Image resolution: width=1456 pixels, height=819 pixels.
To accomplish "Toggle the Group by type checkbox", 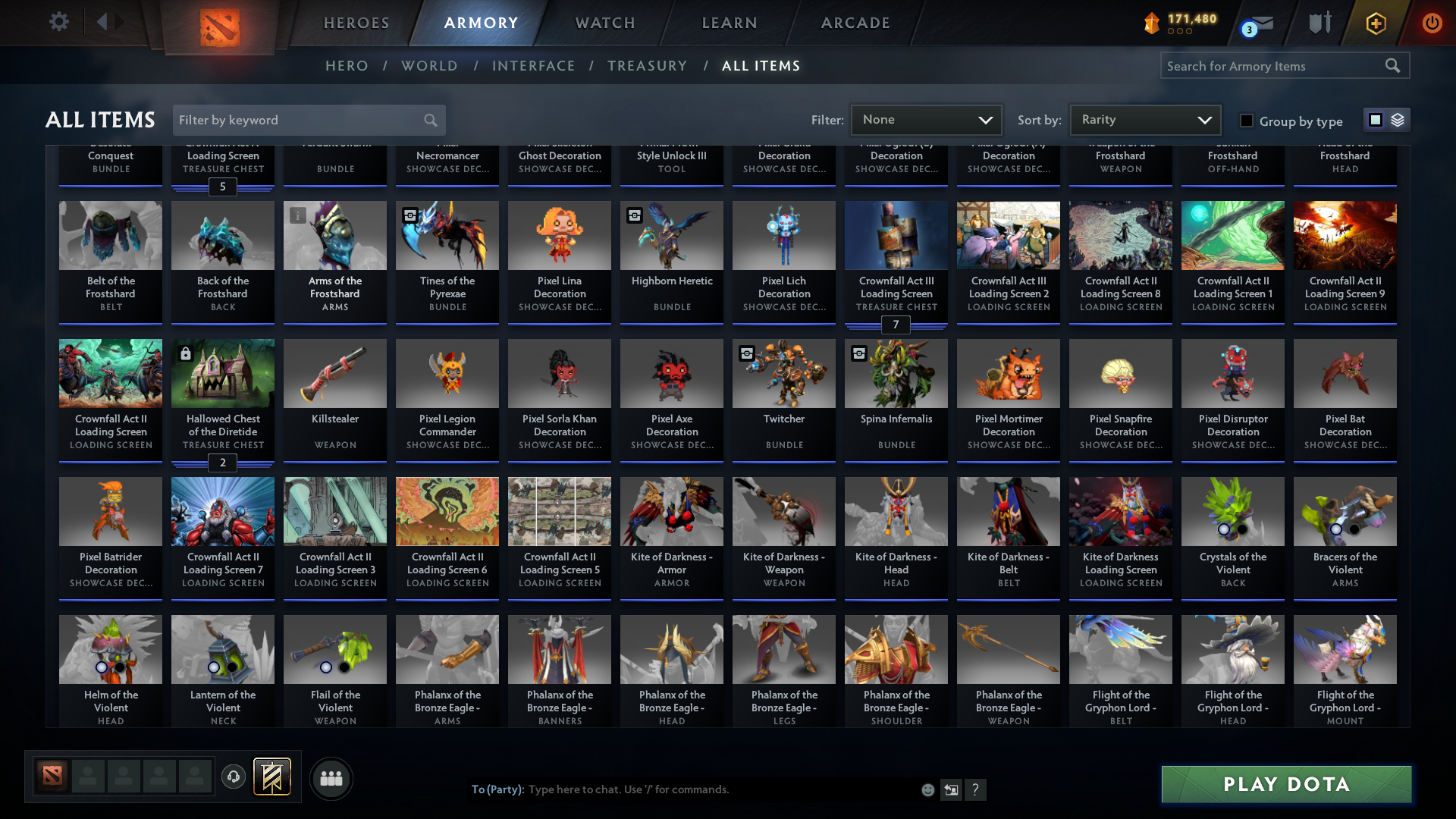I will pyautogui.click(x=1246, y=121).
